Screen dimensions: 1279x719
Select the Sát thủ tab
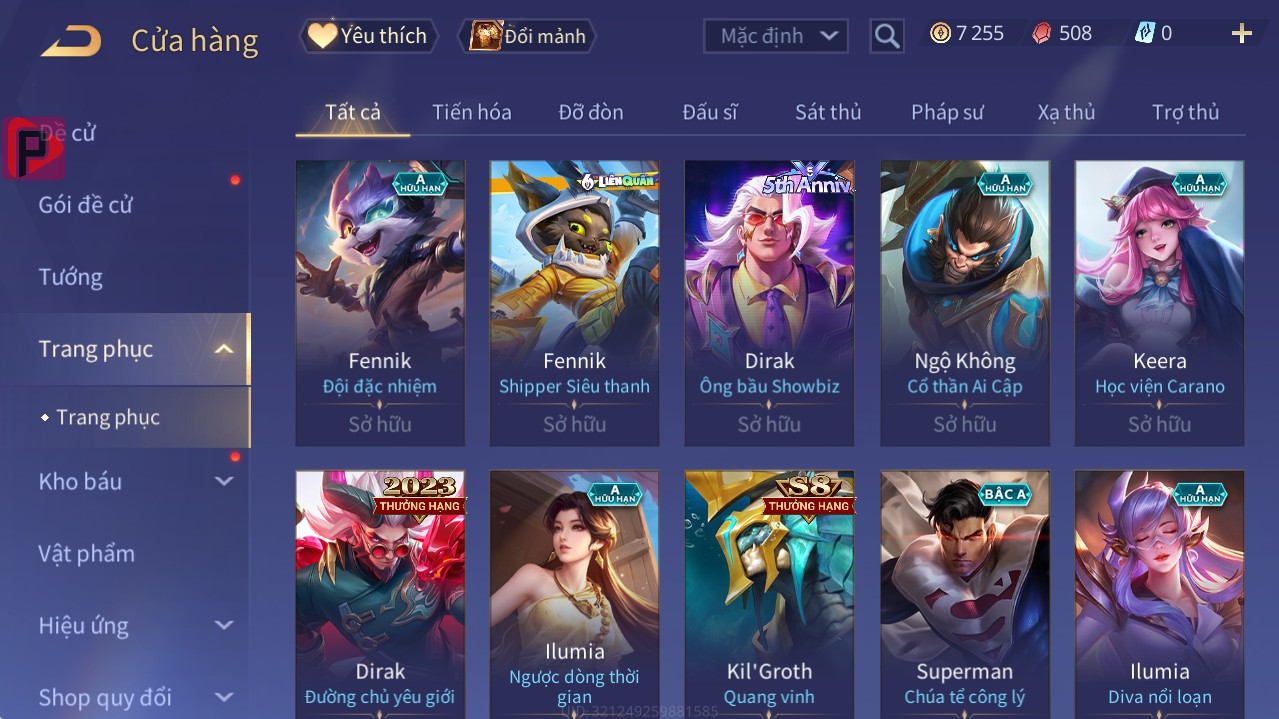[x=827, y=112]
